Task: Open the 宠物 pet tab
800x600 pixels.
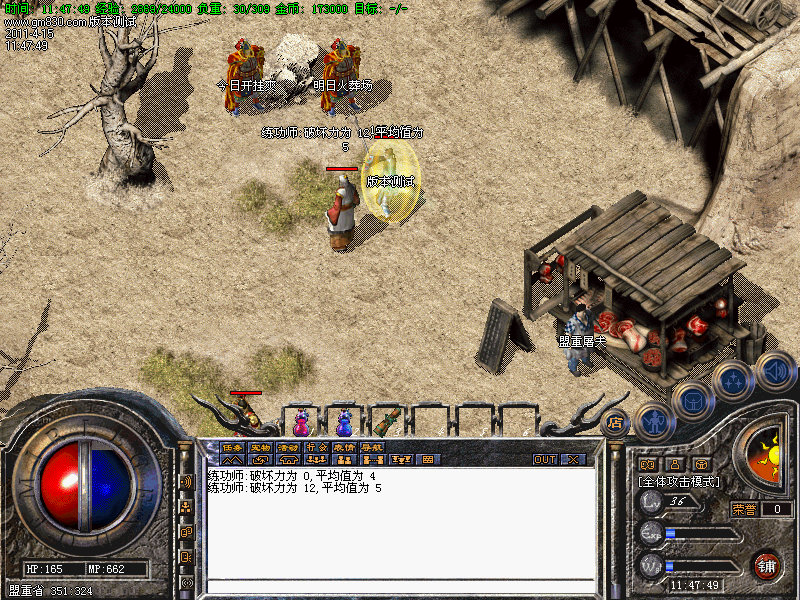Action: [x=260, y=447]
